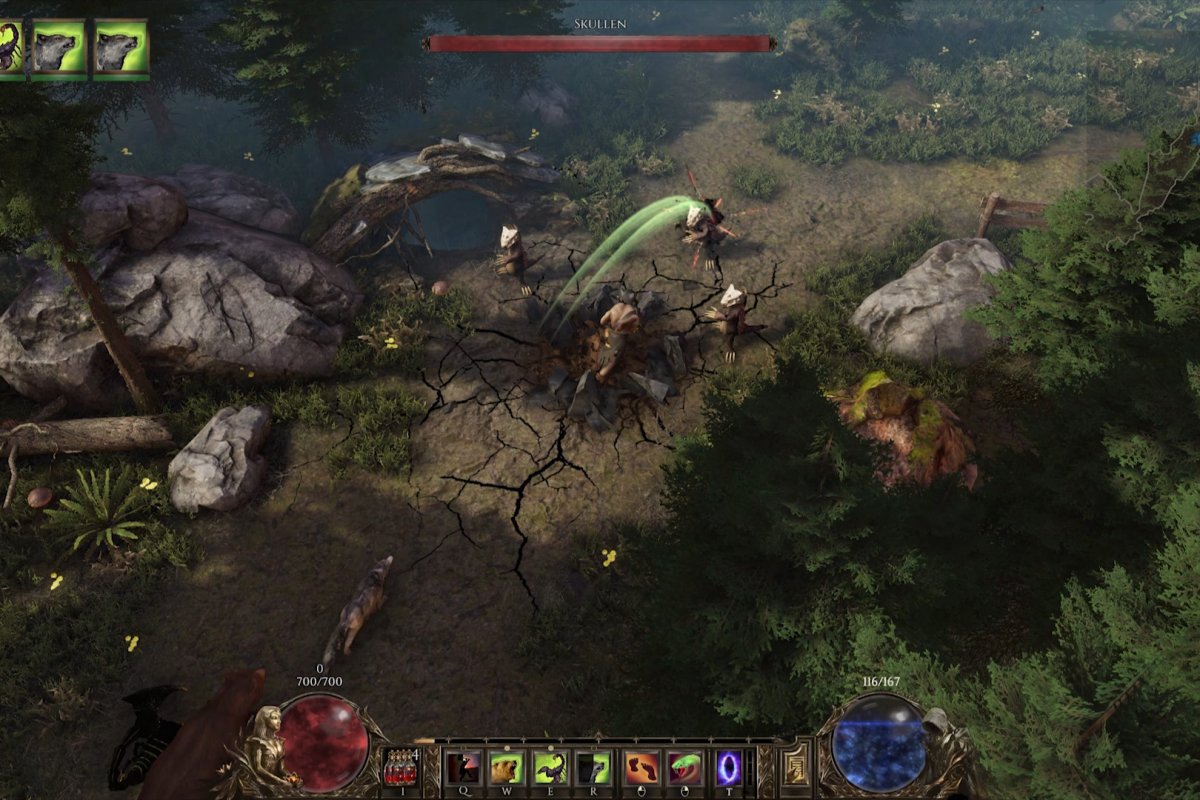Activate the scorpion skill in the hotbar
The image size is (1200, 800).
[x=549, y=767]
